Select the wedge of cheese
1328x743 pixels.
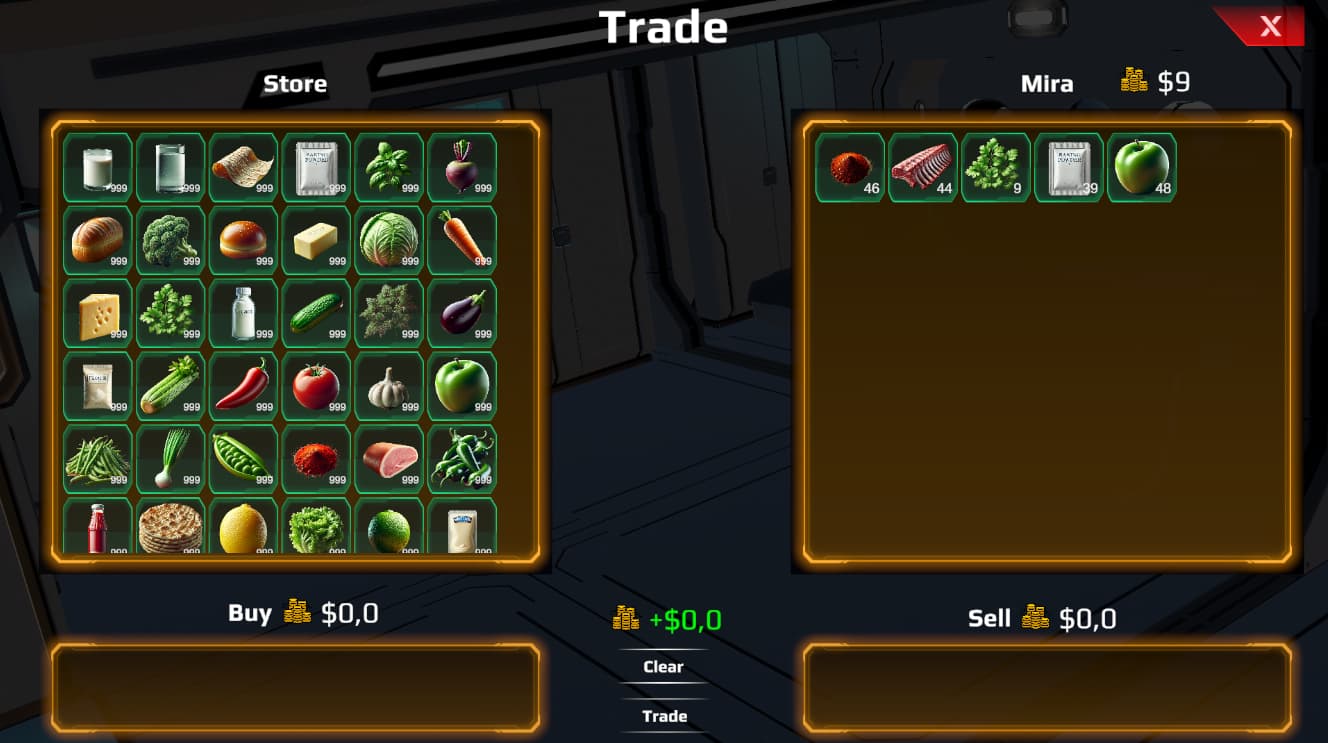[x=98, y=314]
